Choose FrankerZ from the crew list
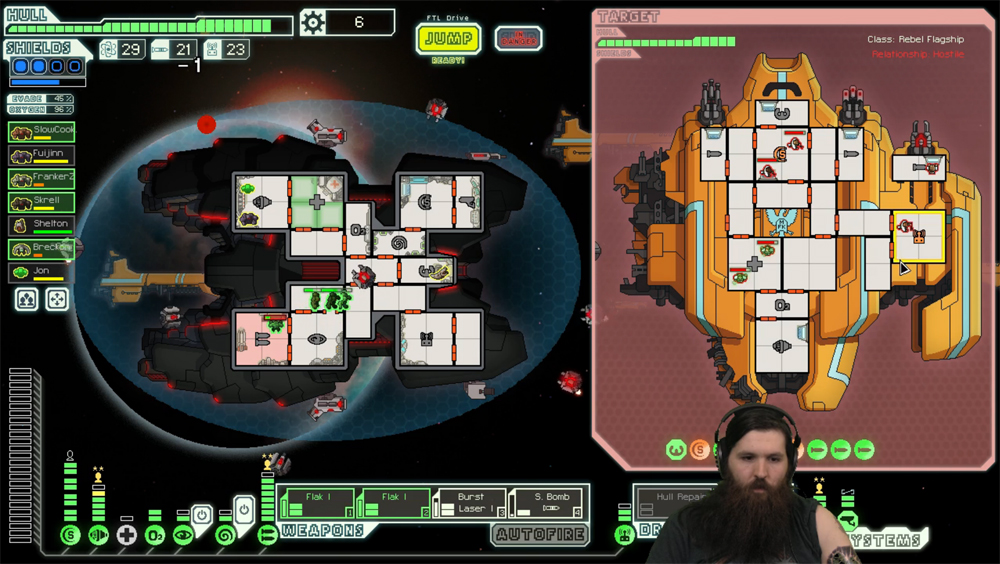Image resolution: width=1000 pixels, height=564 pixels. tap(42, 178)
